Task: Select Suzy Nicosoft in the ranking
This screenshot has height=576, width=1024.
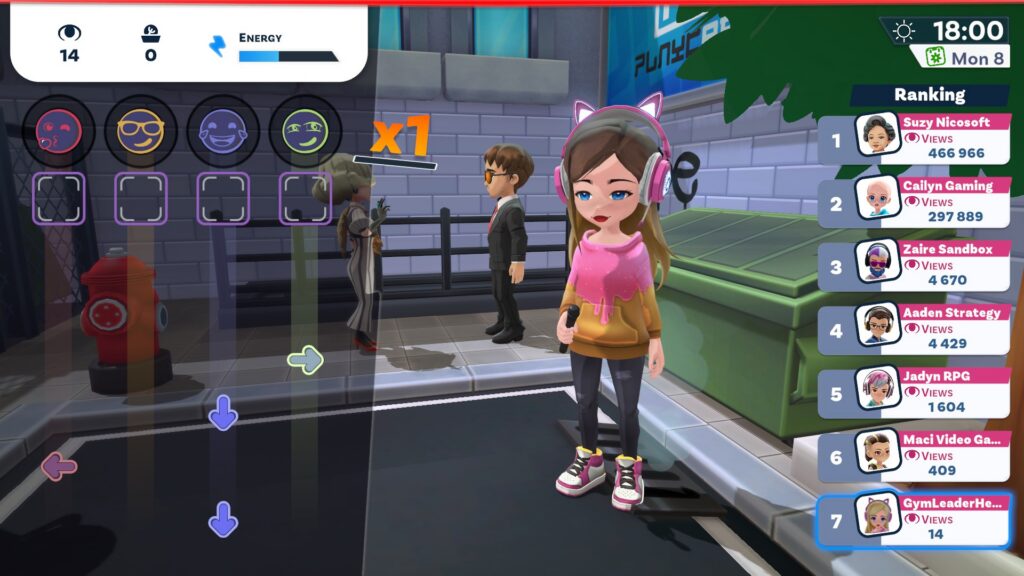Action: coord(915,139)
